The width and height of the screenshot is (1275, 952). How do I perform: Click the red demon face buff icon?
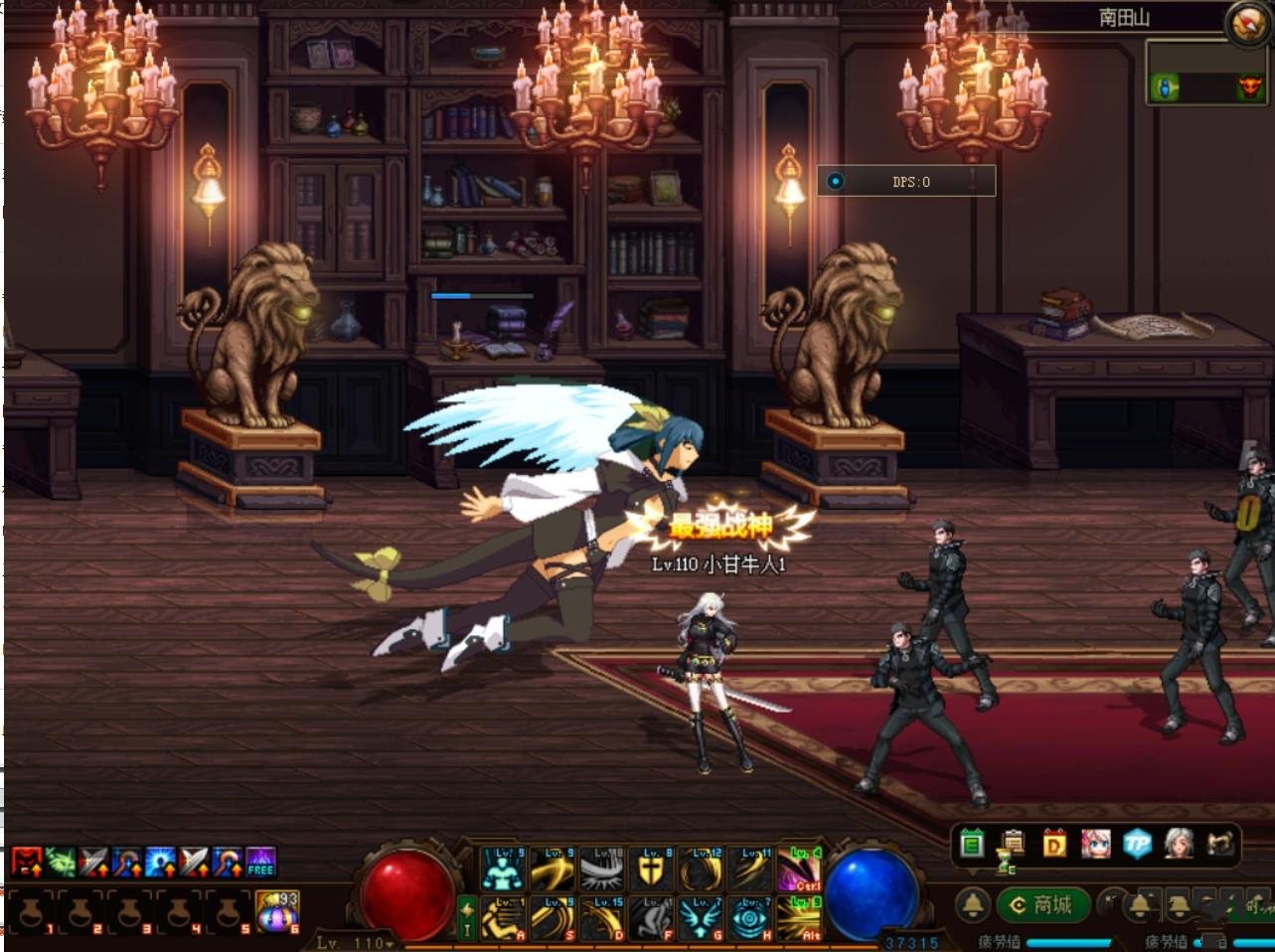tap(27, 862)
